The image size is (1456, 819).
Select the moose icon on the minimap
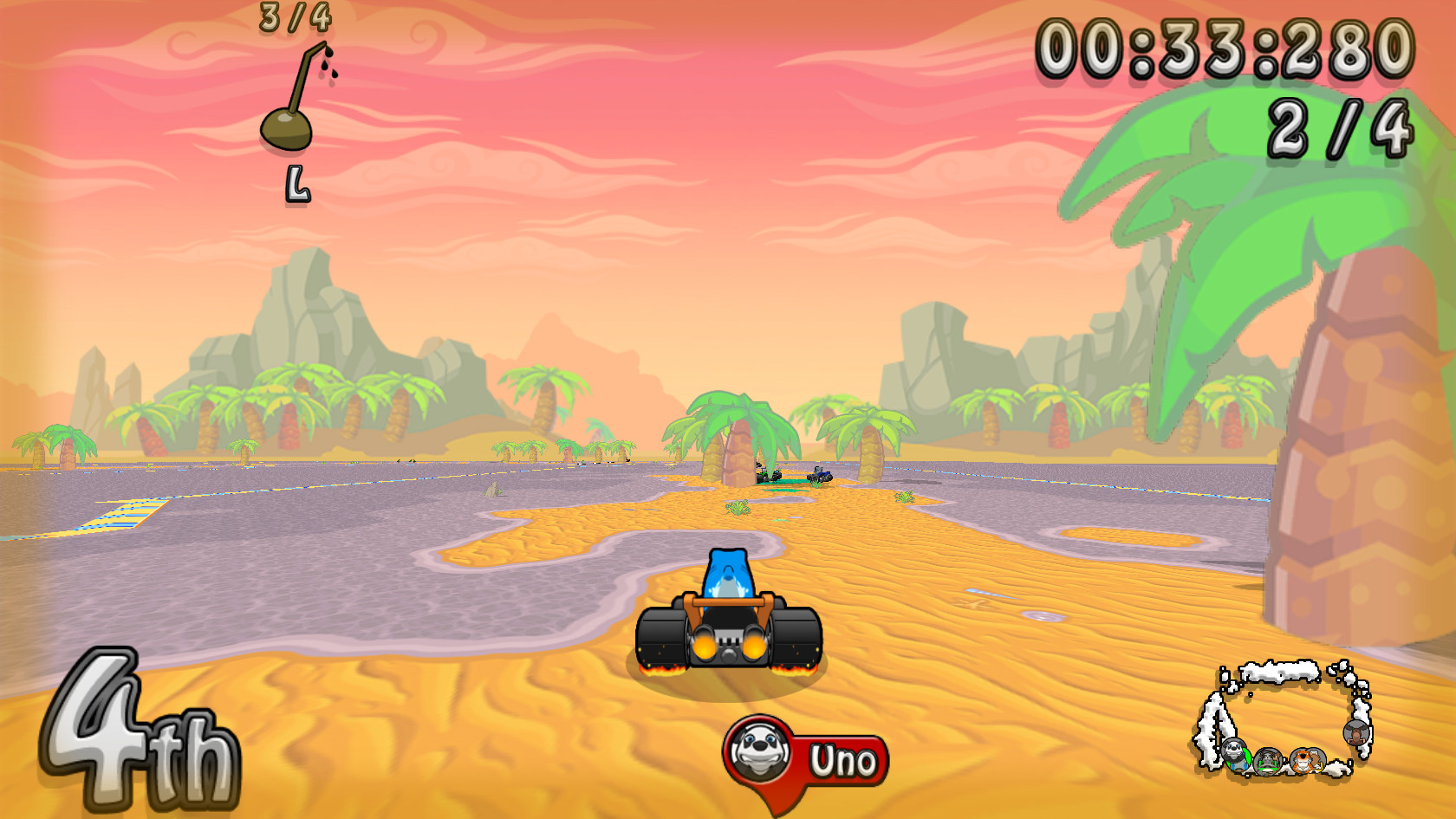tap(1356, 734)
